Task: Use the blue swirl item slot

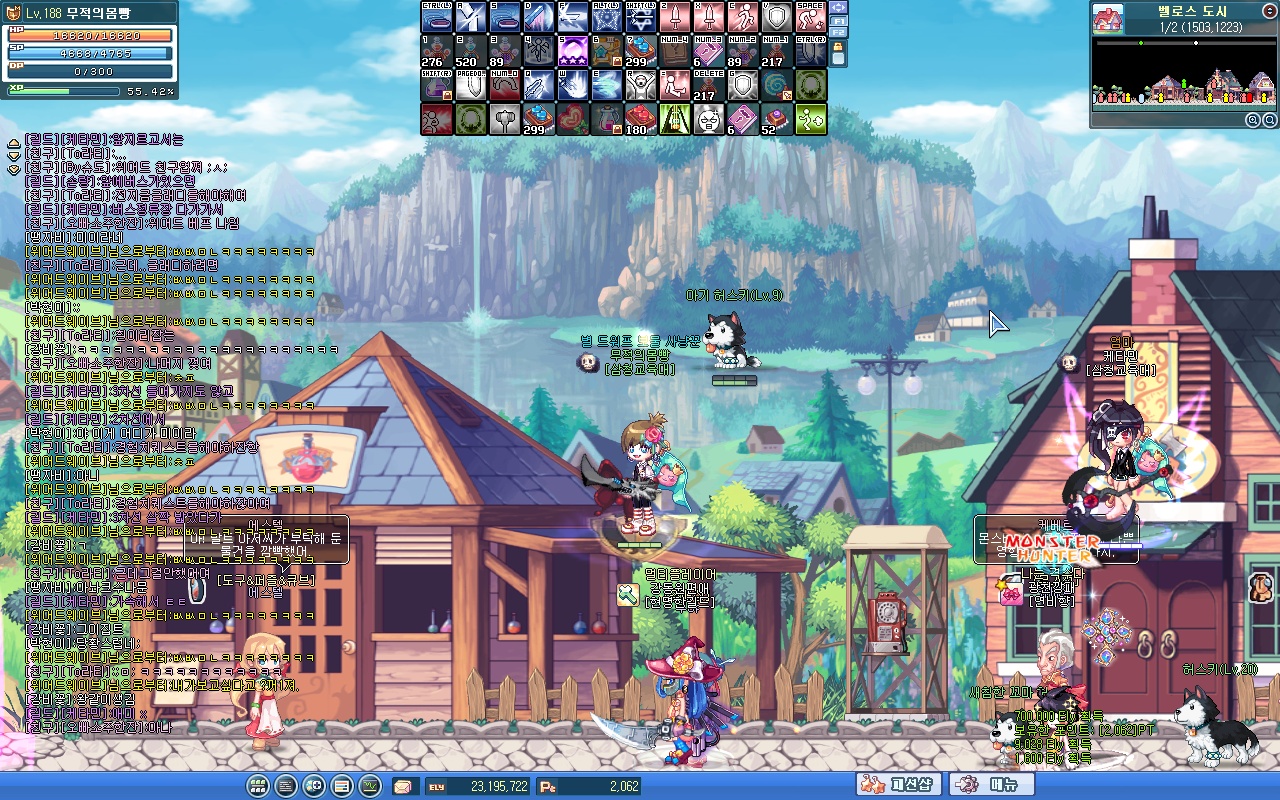Action: (777, 86)
